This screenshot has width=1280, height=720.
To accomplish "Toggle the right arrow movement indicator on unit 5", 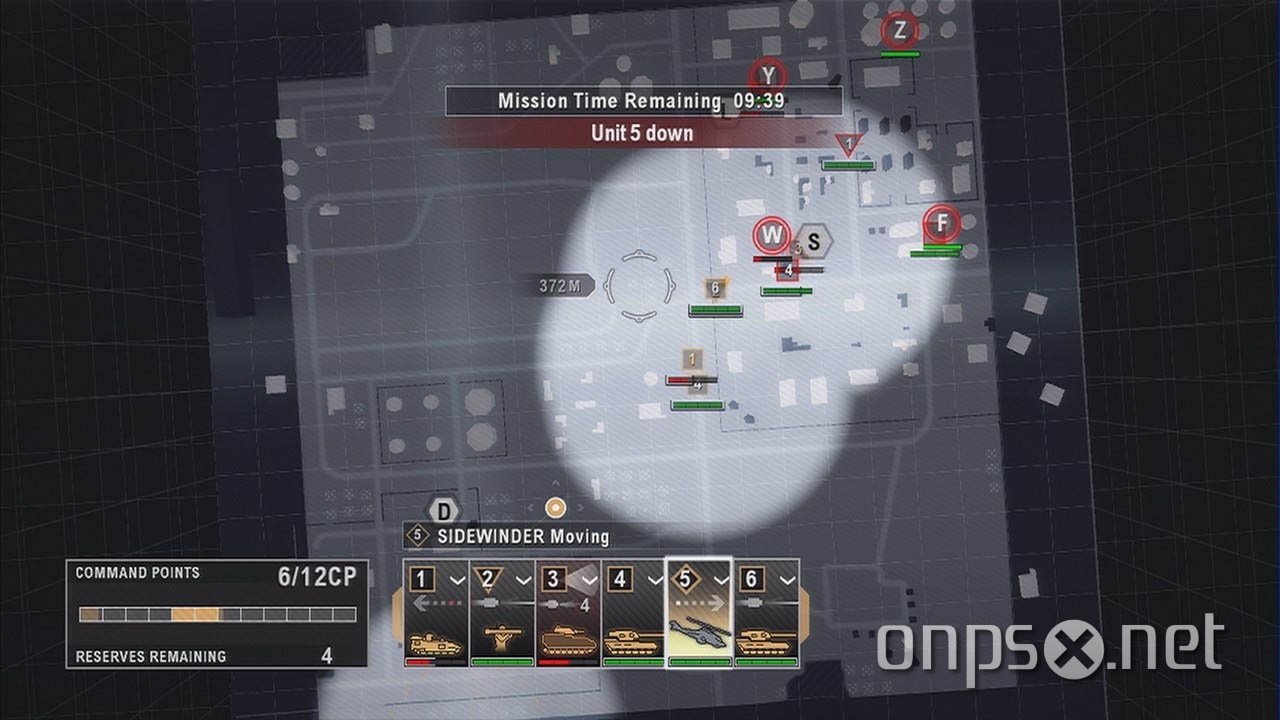I will pyautogui.click(x=717, y=603).
